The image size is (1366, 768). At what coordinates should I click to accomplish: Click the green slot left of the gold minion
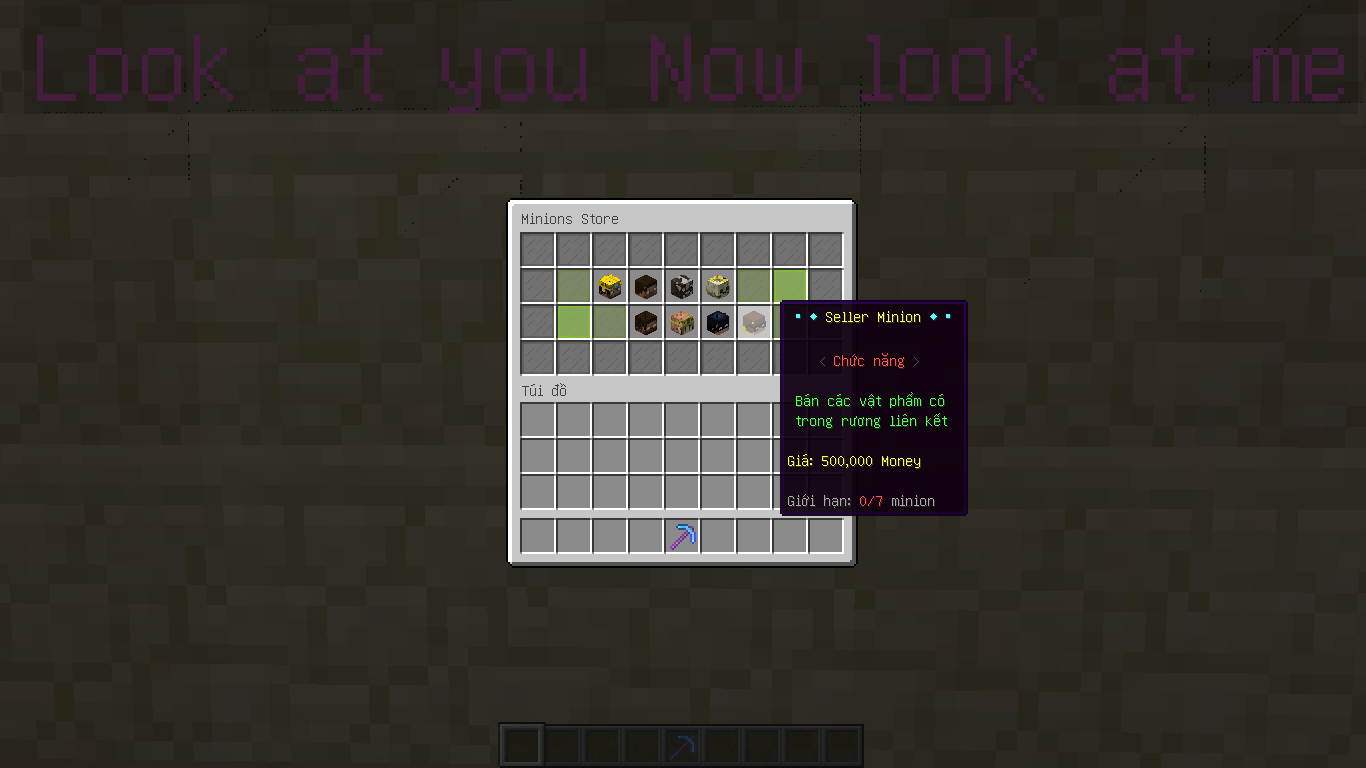[573, 286]
